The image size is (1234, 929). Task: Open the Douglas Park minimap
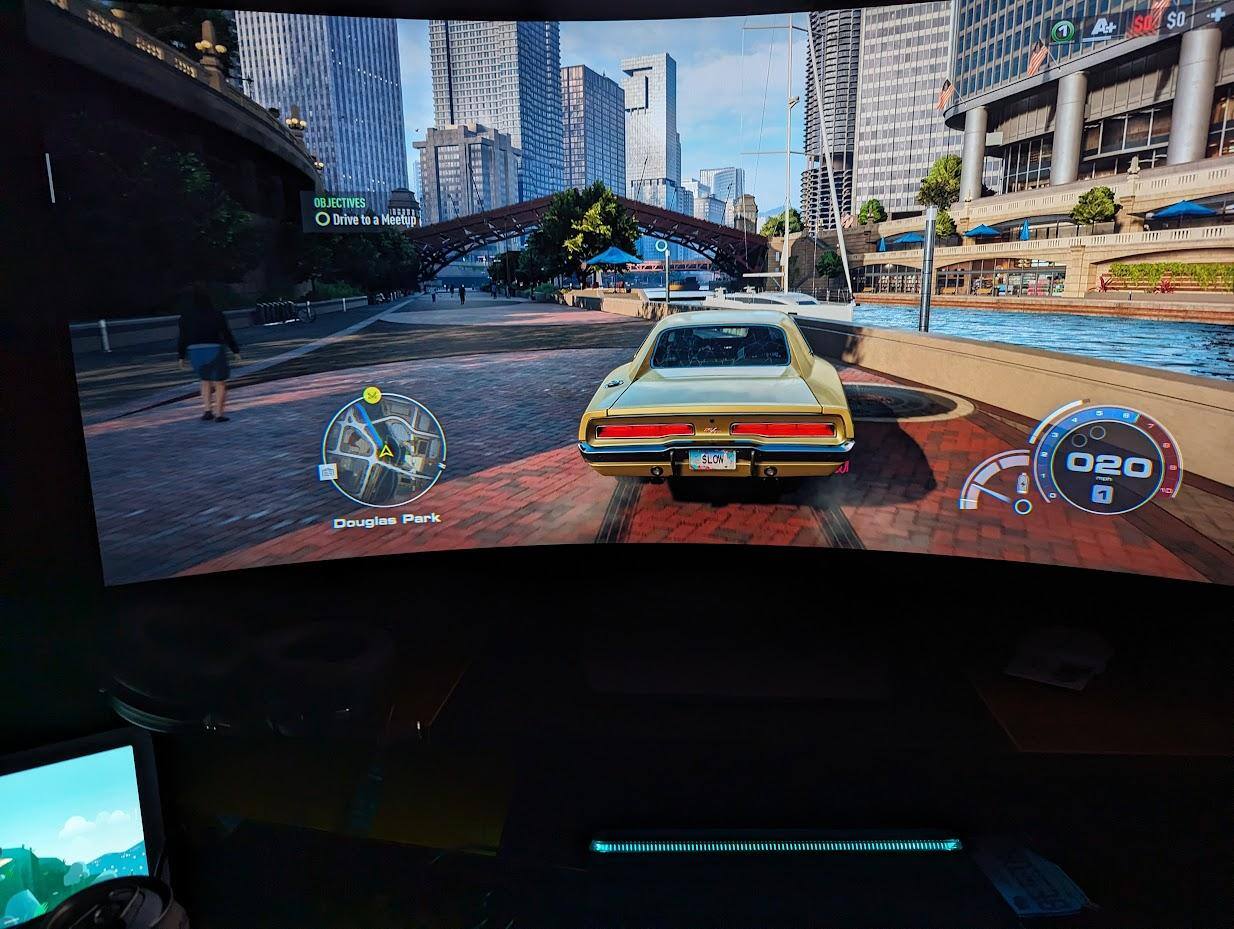(384, 449)
